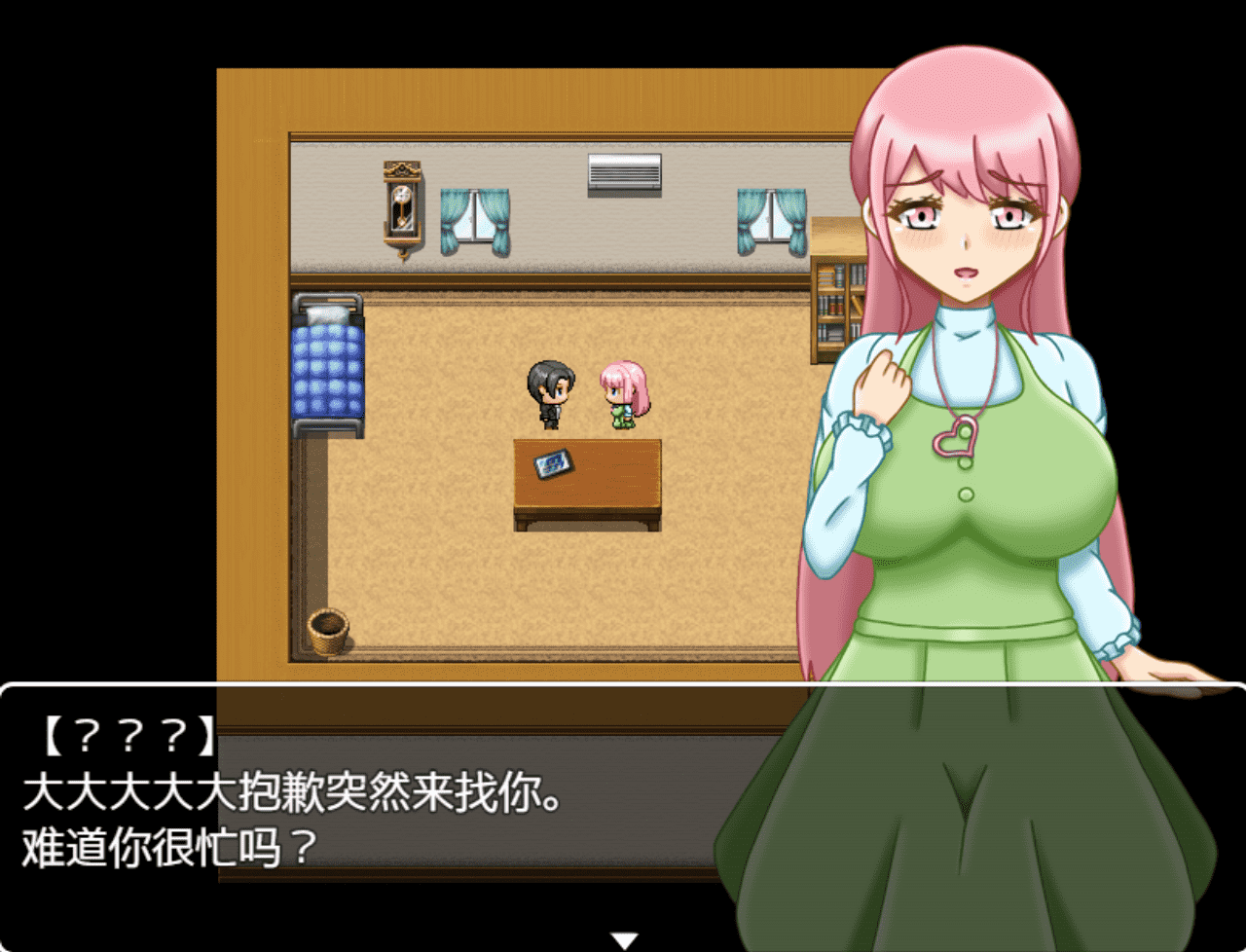Select the black-haired player character sprite

(550, 394)
